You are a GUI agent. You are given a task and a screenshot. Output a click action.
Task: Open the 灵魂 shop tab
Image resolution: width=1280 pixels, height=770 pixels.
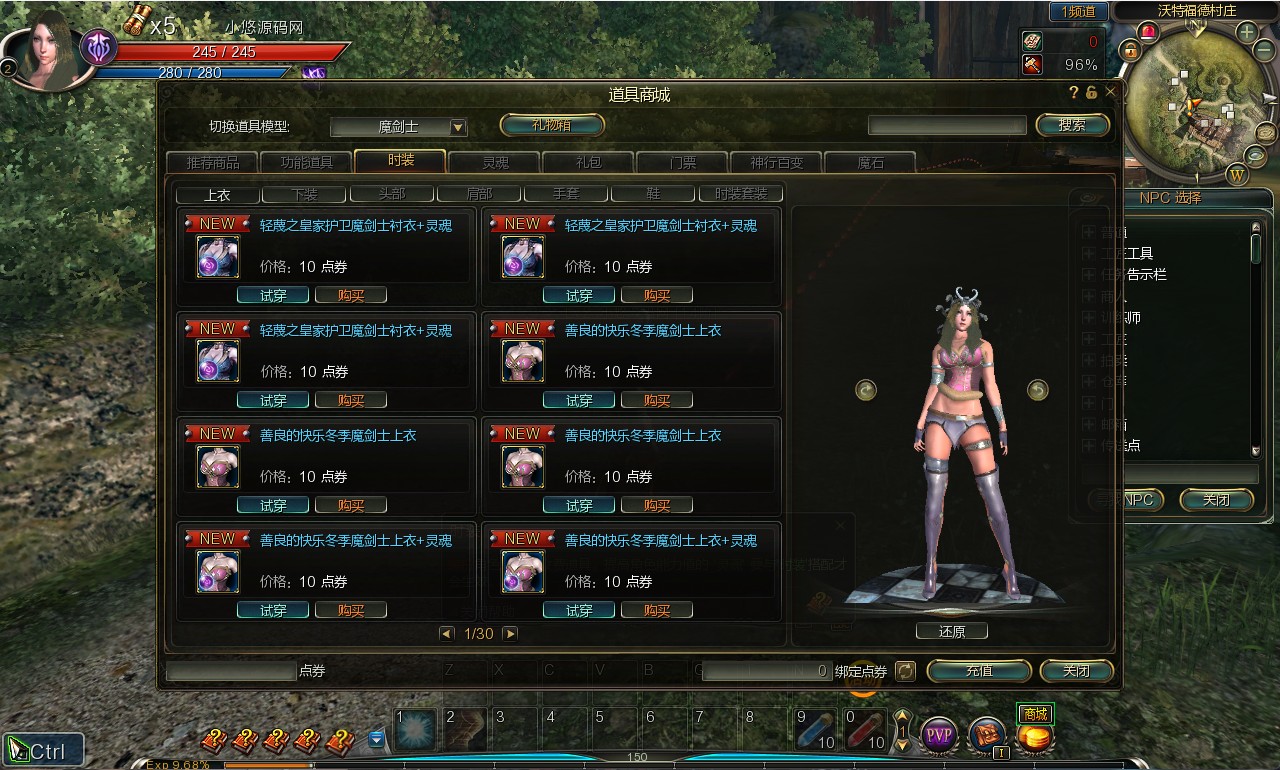coord(495,162)
